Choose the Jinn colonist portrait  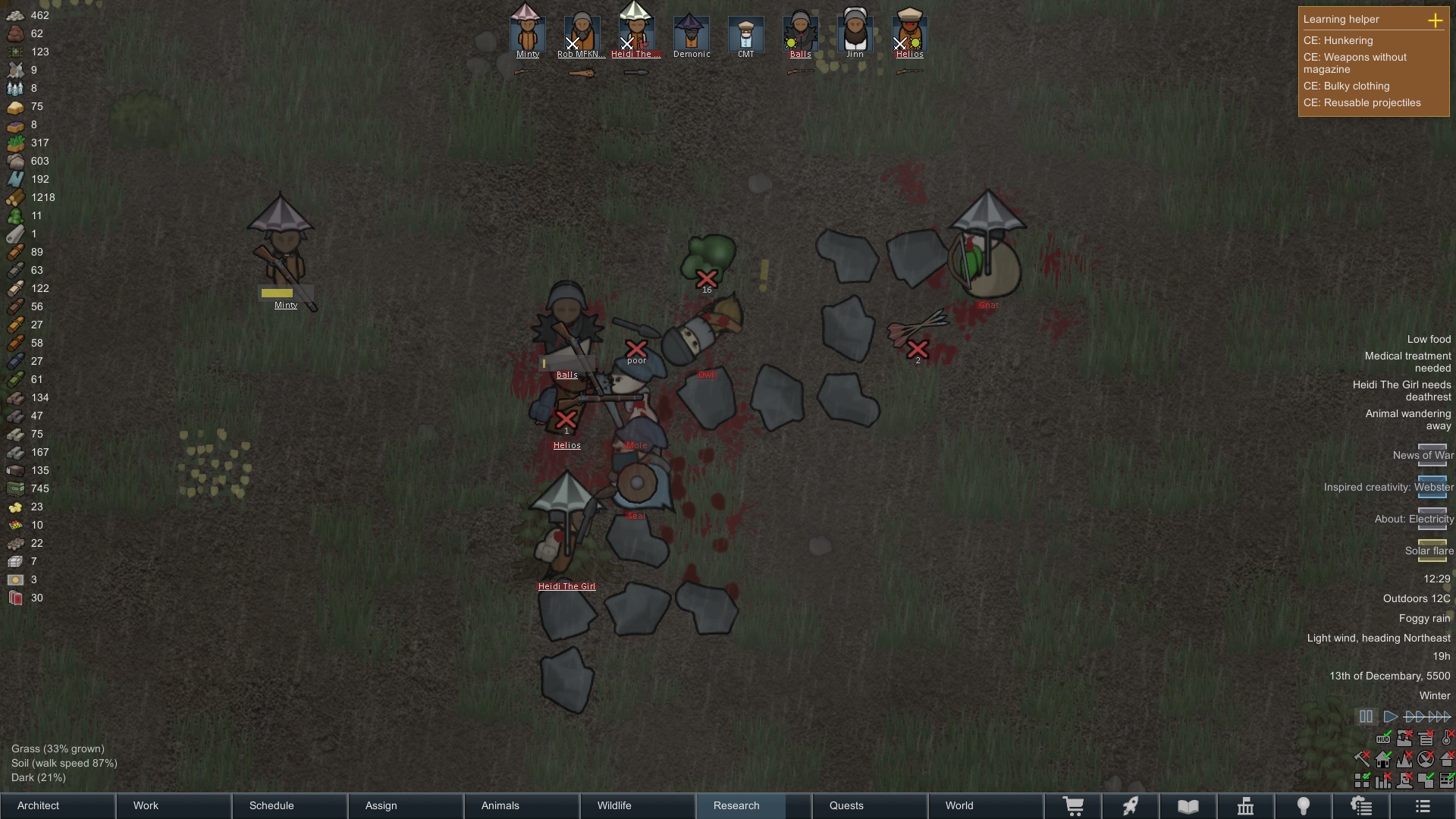coord(855,32)
